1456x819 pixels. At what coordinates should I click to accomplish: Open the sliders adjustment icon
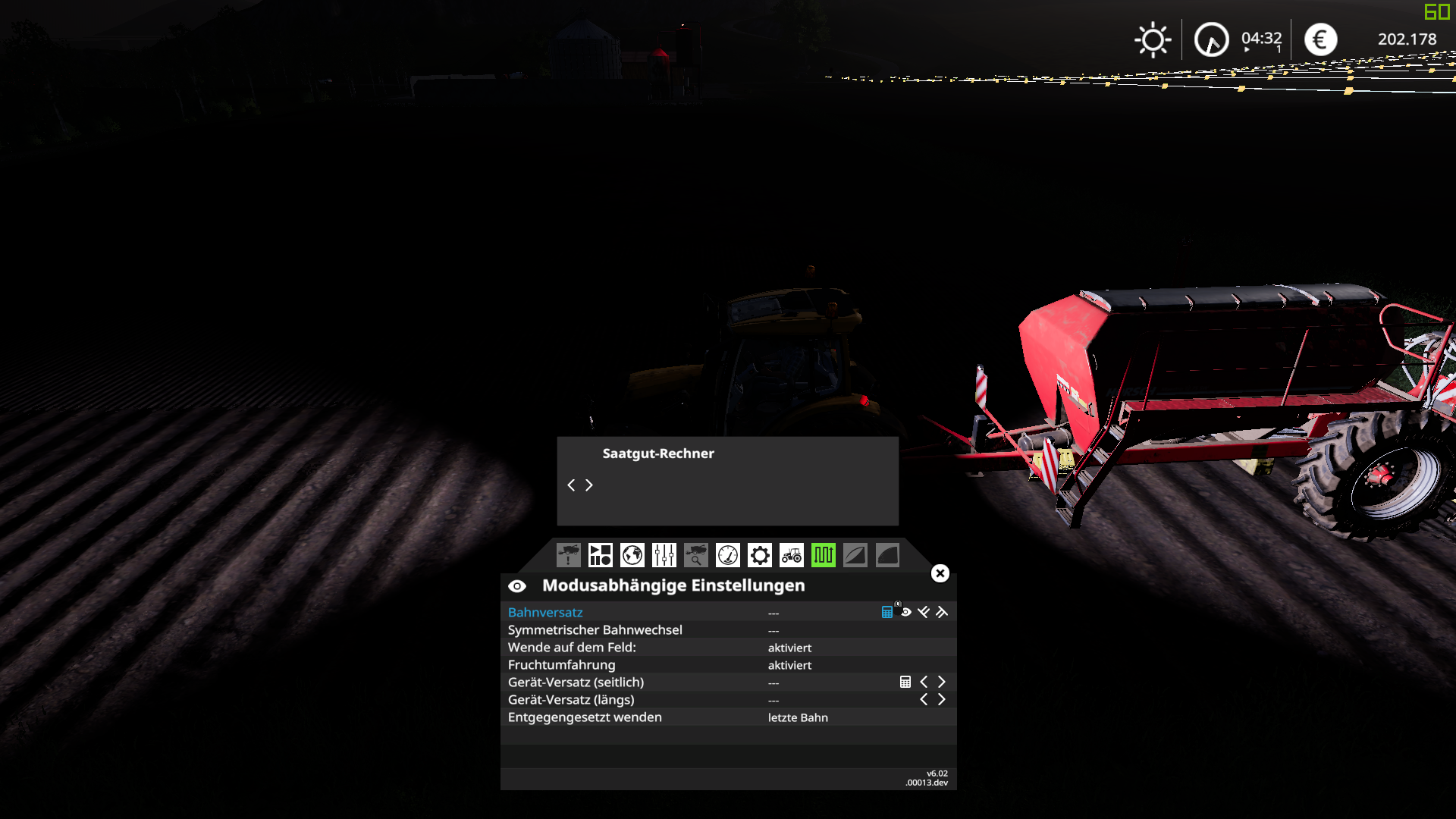click(x=663, y=555)
